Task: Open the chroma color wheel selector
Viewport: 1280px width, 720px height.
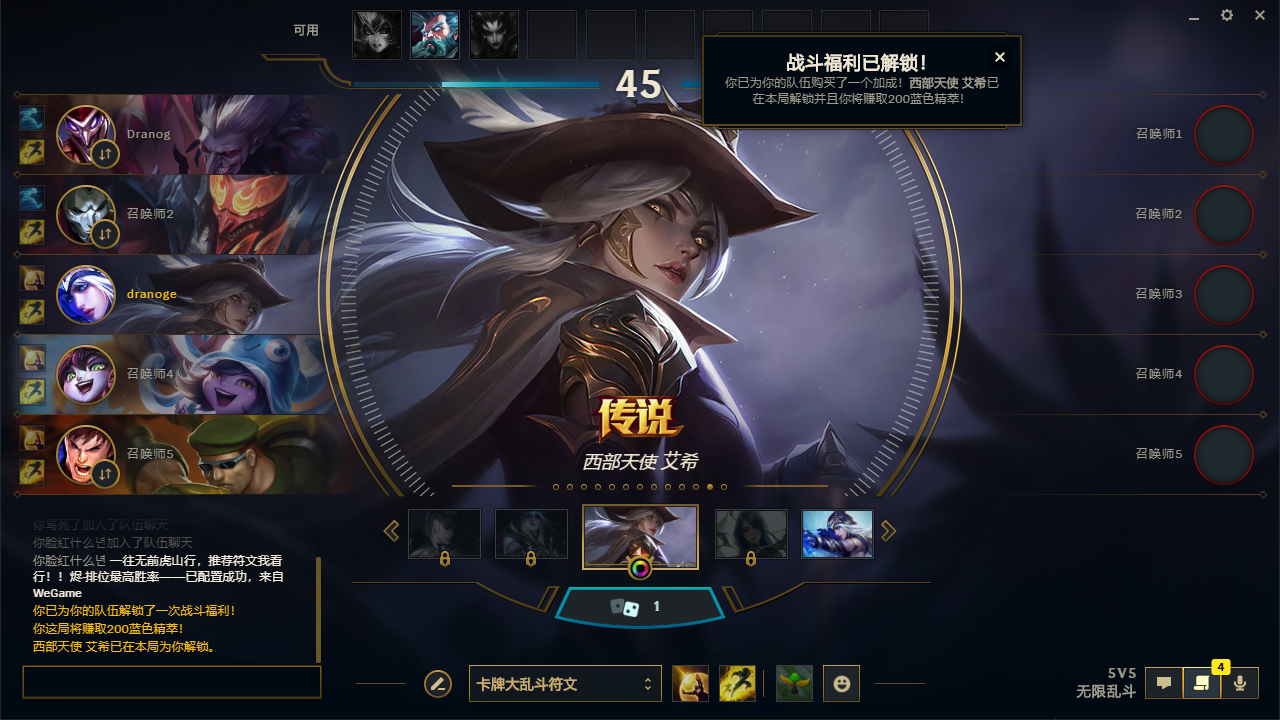Action: (640, 569)
